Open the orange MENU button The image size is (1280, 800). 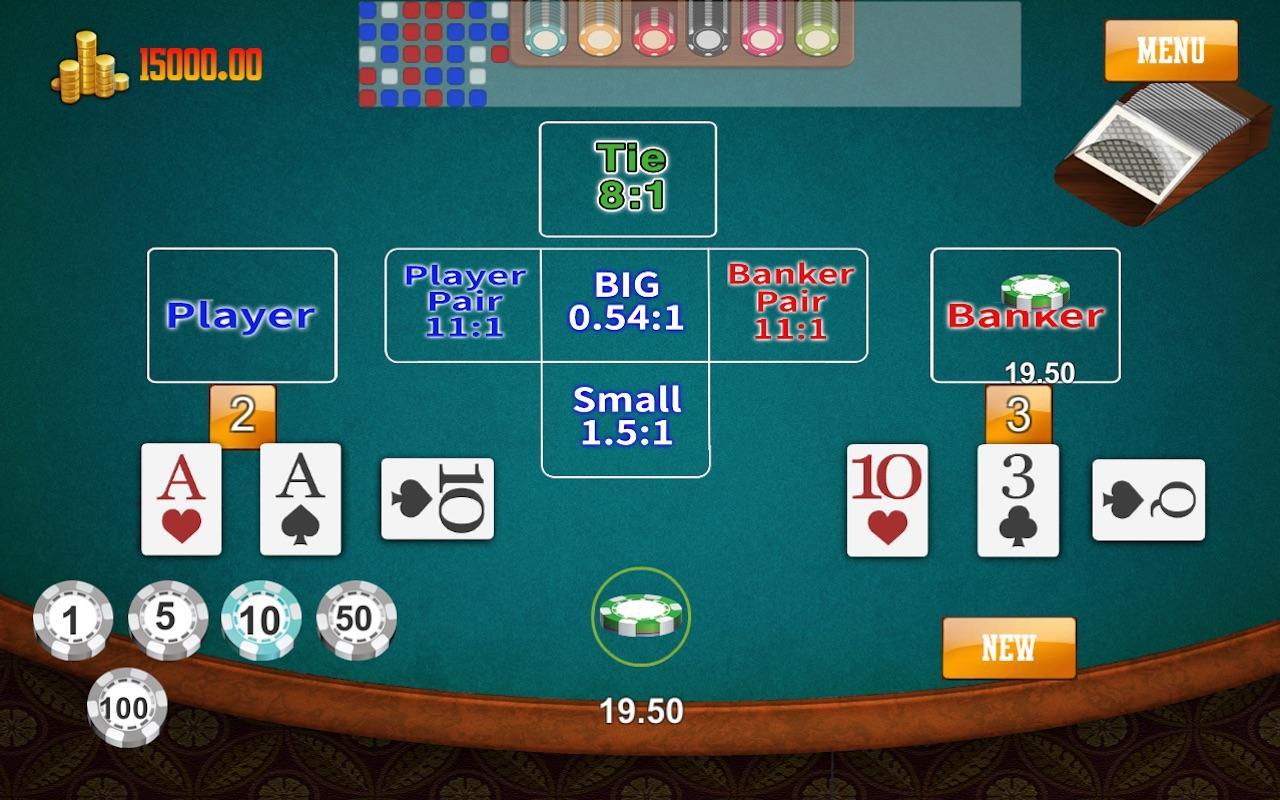1170,50
